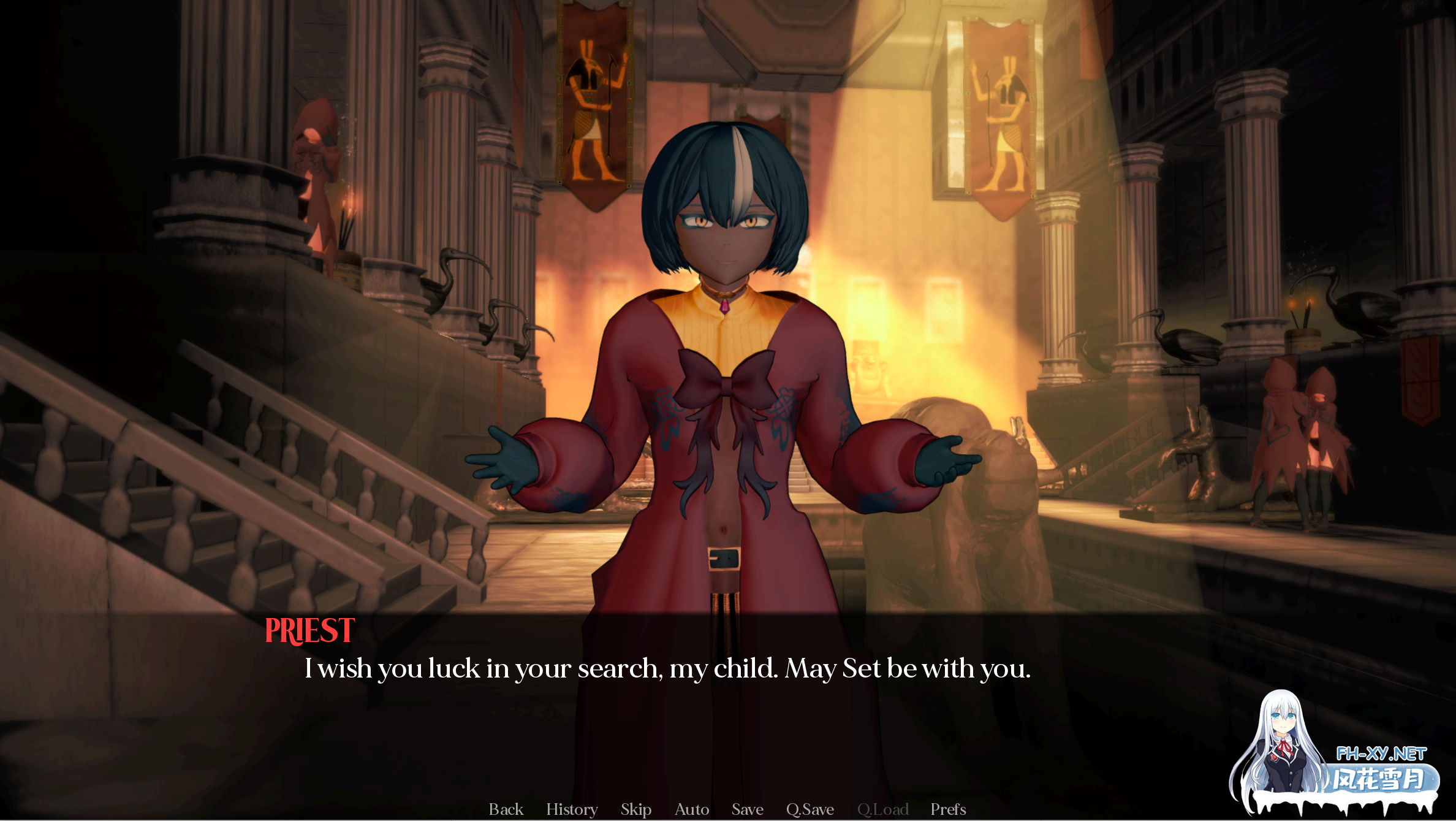Load the quicksave via Q.Load

pyautogui.click(x=884, y=809)
